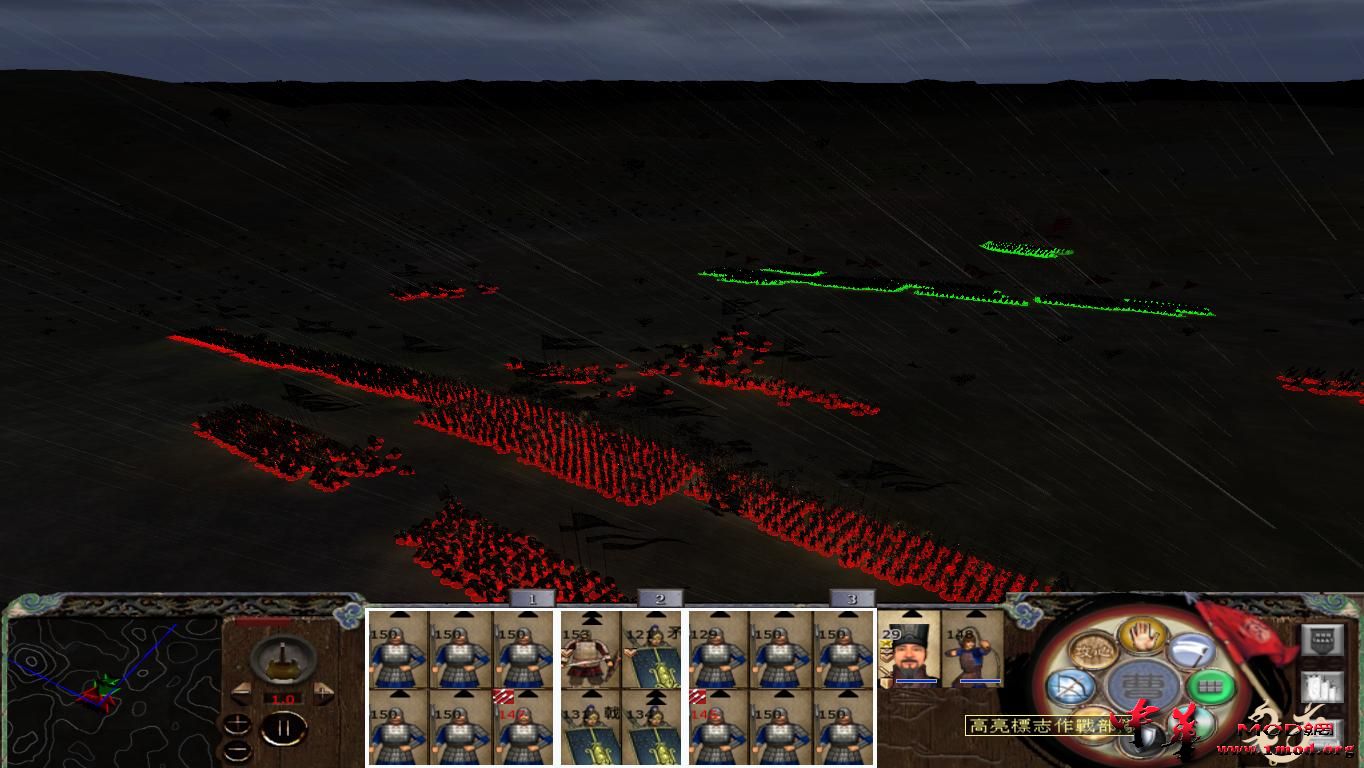Increase battle speed with the right arrow
This screenshot has height=768, width=1364.
click(x=322, y=692)
